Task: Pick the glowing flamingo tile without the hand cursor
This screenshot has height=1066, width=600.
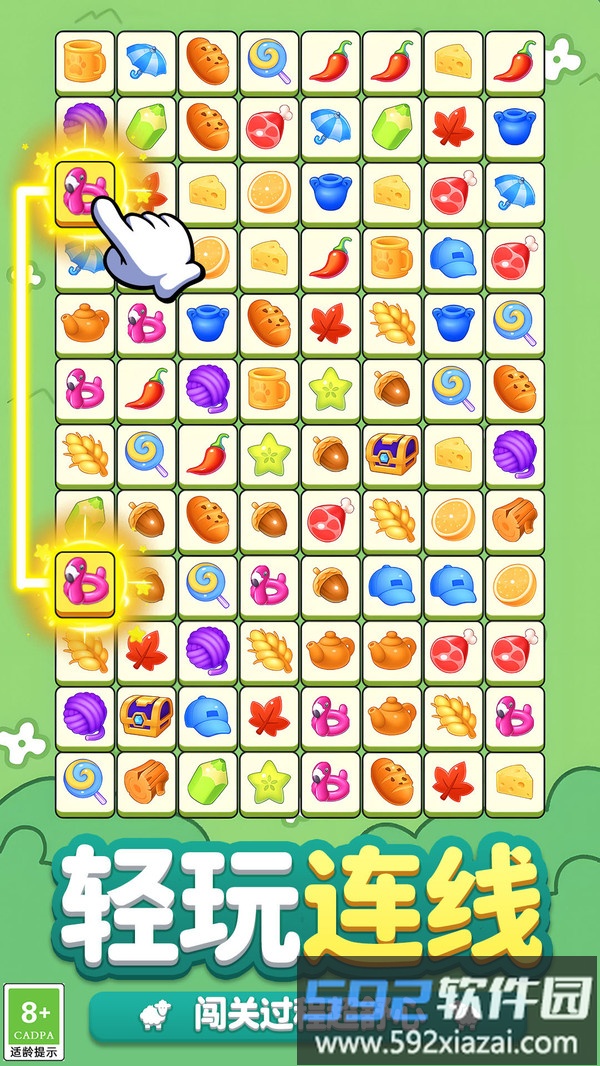Action: (84, 584)
